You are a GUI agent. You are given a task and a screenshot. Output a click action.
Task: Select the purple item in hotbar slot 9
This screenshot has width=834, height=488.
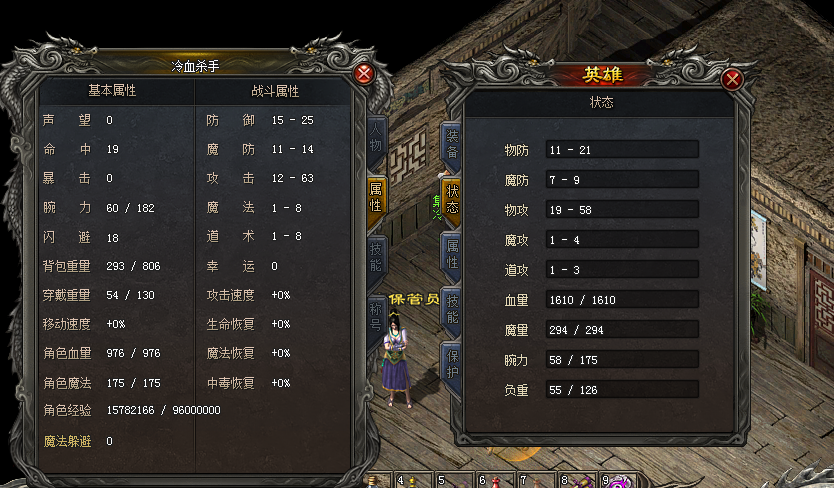tap(616, 481)
